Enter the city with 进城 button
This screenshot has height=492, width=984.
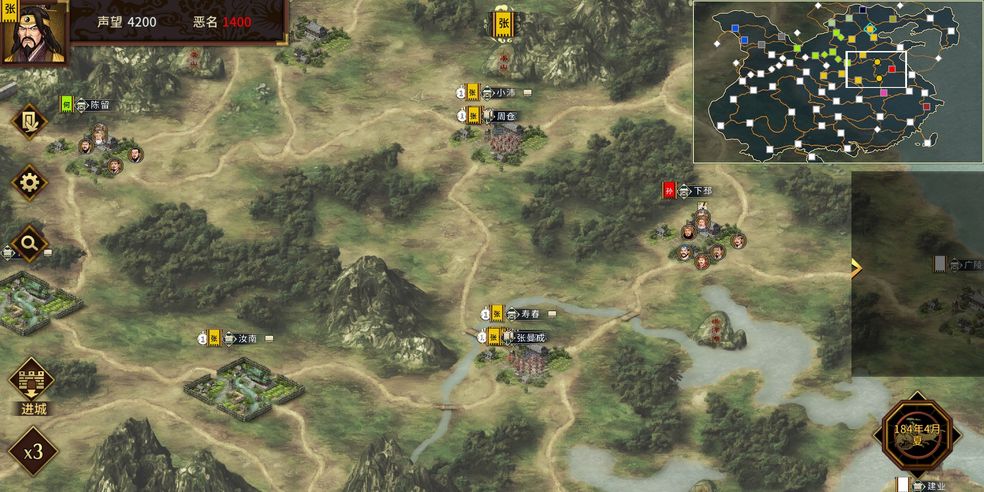(x=32, y=387)
